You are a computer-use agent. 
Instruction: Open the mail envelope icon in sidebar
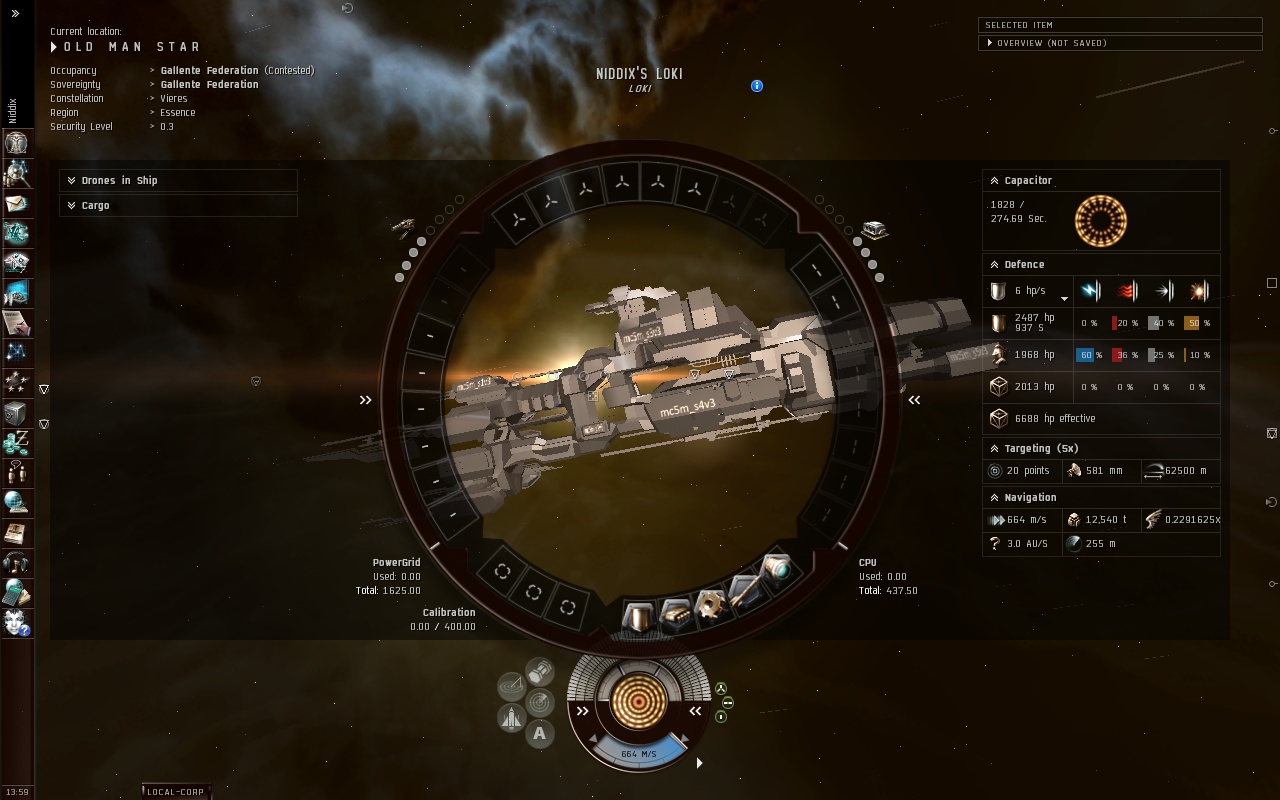point(16,203)
